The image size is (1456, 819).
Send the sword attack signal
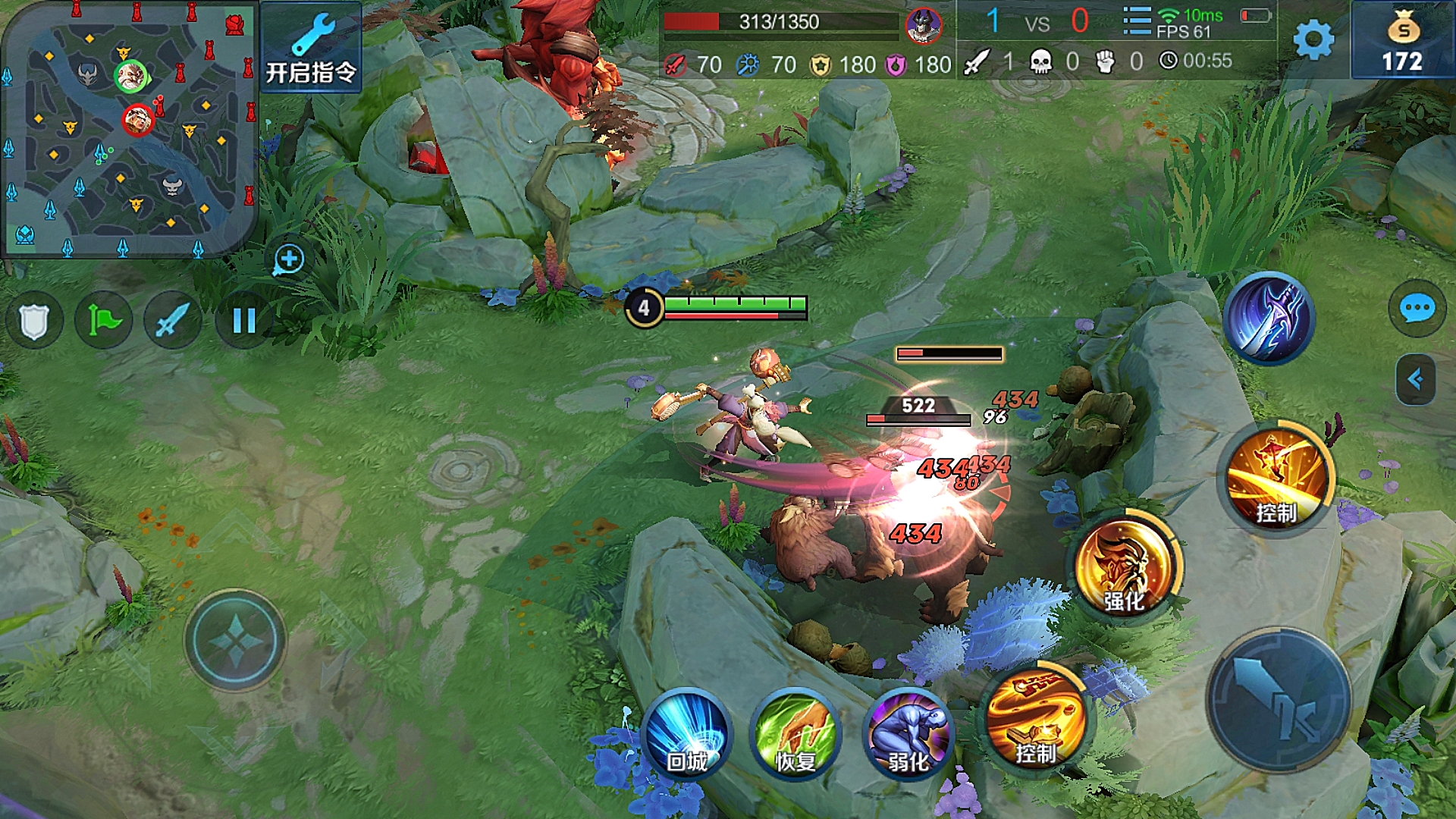[173, 321]
